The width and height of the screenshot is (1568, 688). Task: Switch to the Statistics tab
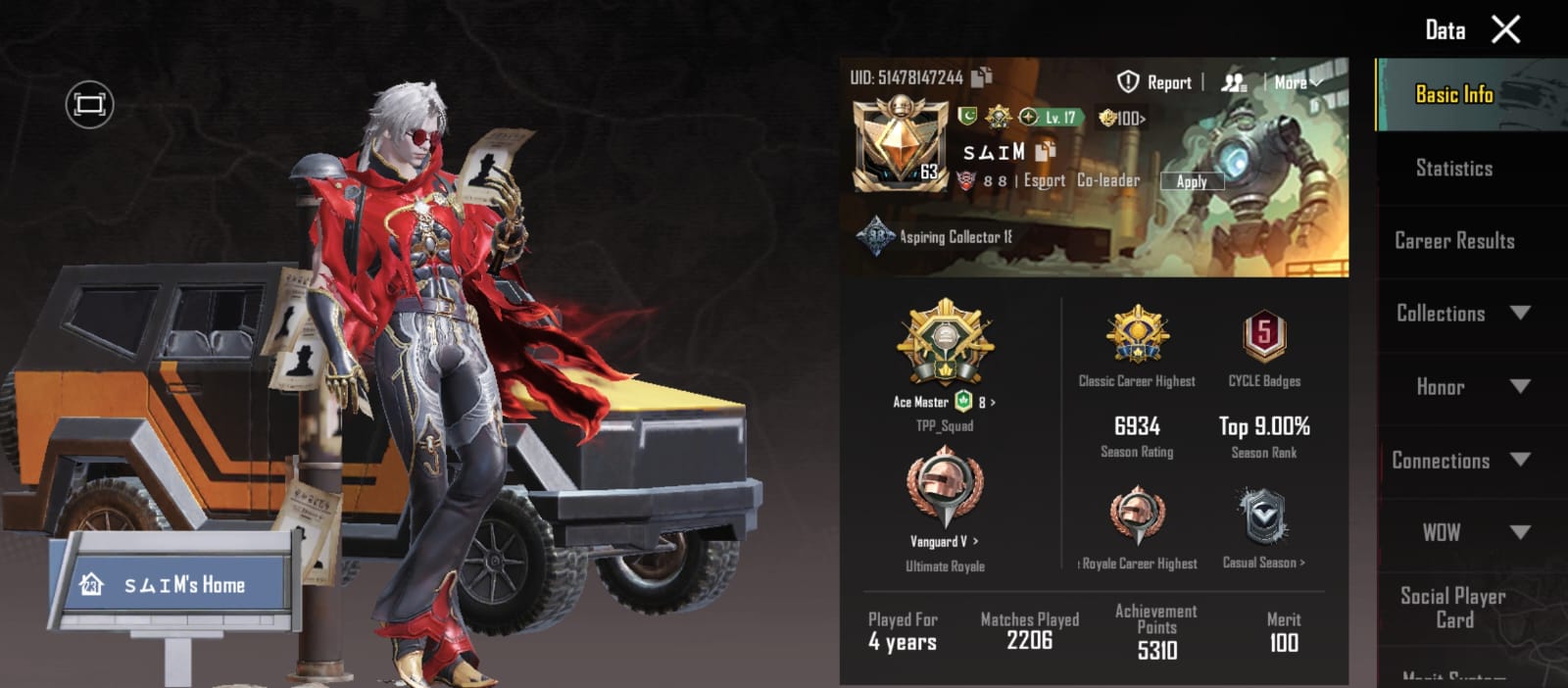[1454, 169]
